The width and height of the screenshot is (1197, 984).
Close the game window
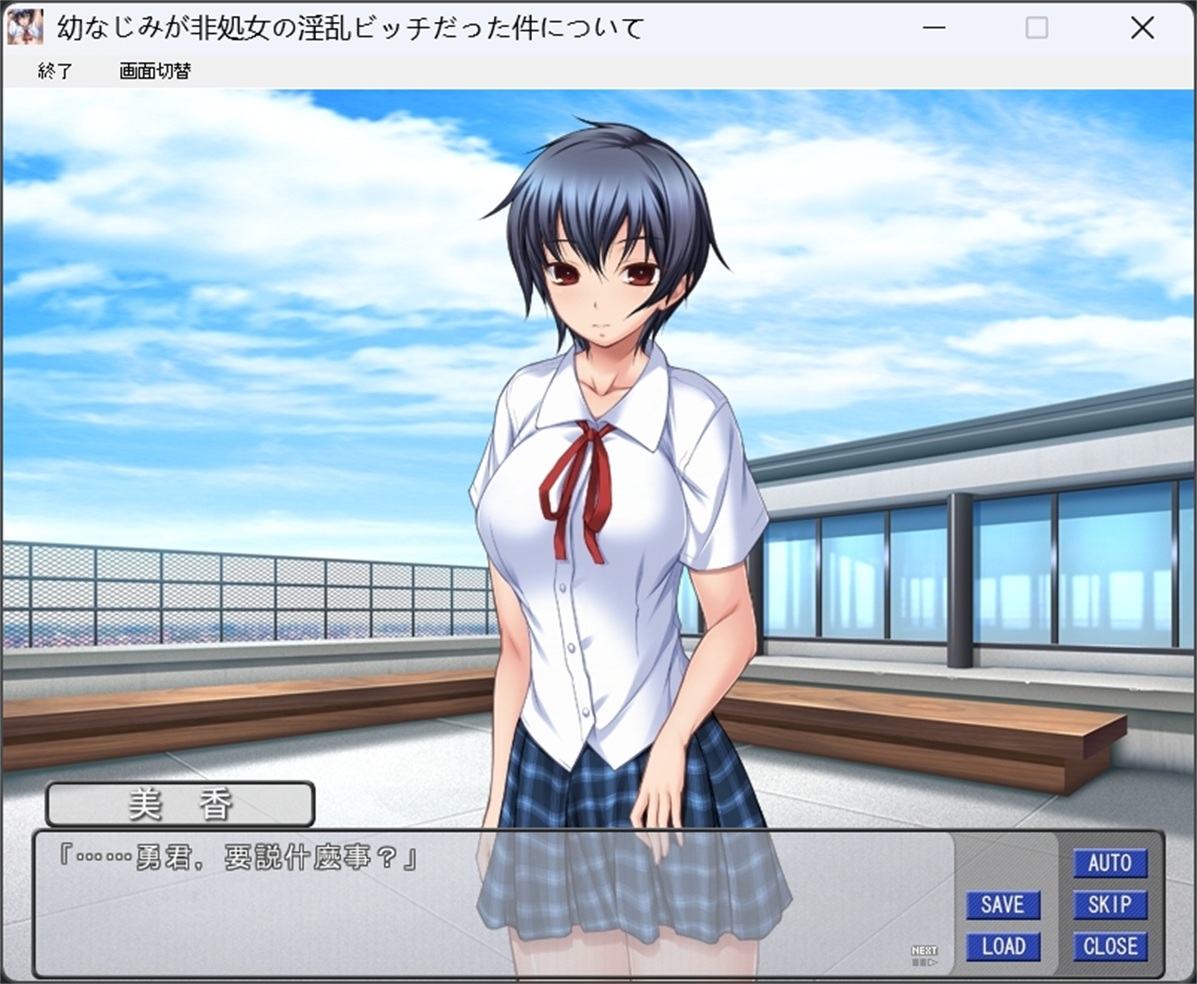click(1142, 28)
